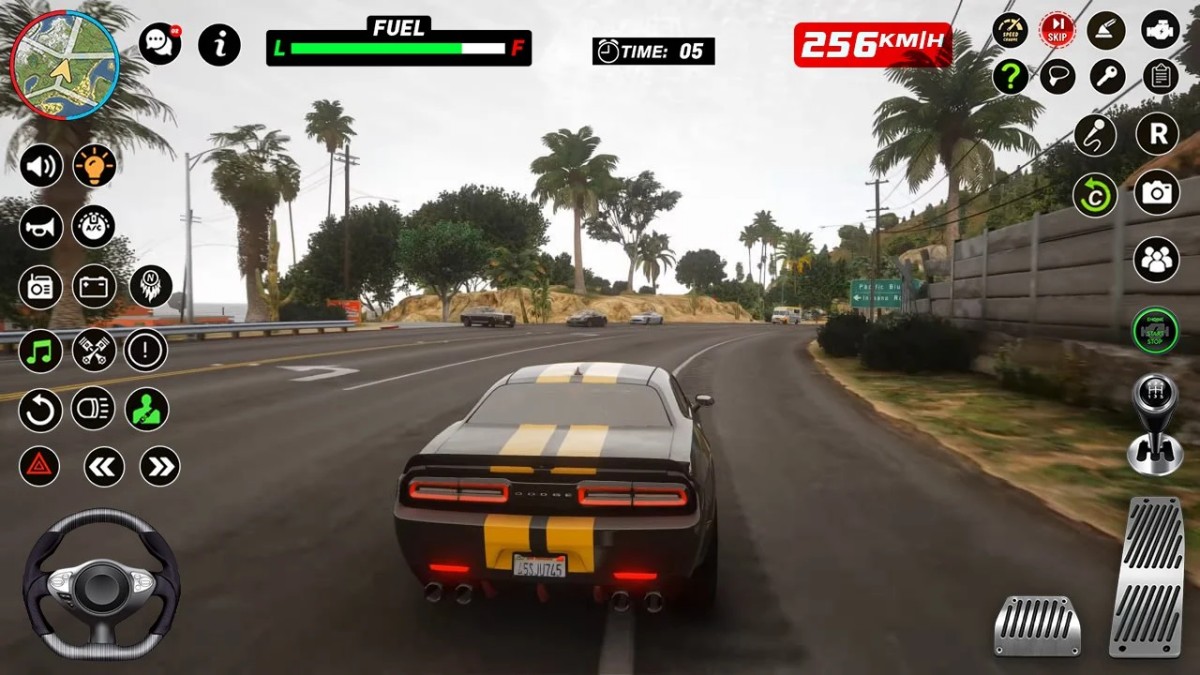Screen dimensions: 1200x675
Task: Toggle the engine Start Stop button
Action: tap(1155, 330)
